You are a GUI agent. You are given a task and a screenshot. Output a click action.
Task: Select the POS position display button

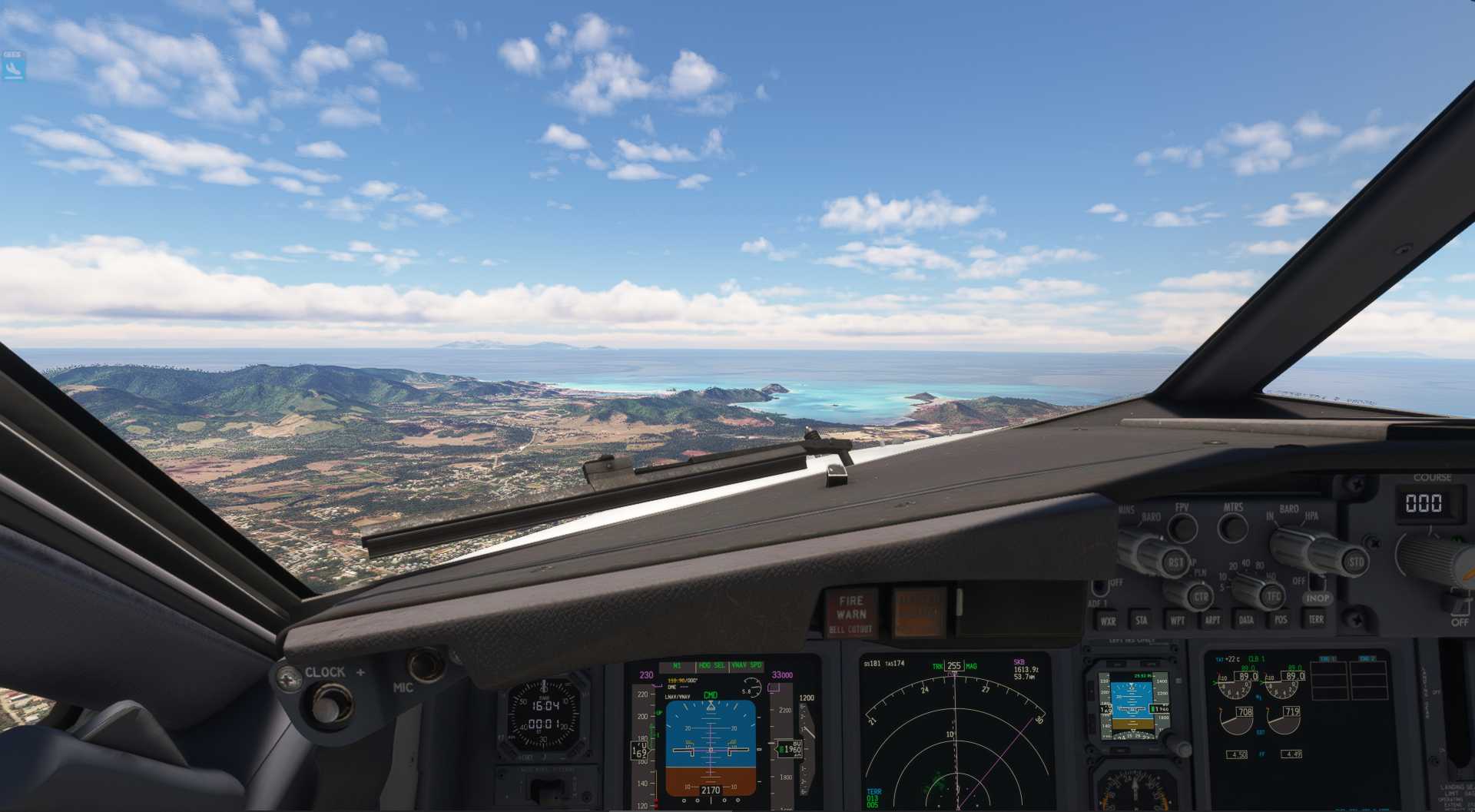pos(1281,621)
